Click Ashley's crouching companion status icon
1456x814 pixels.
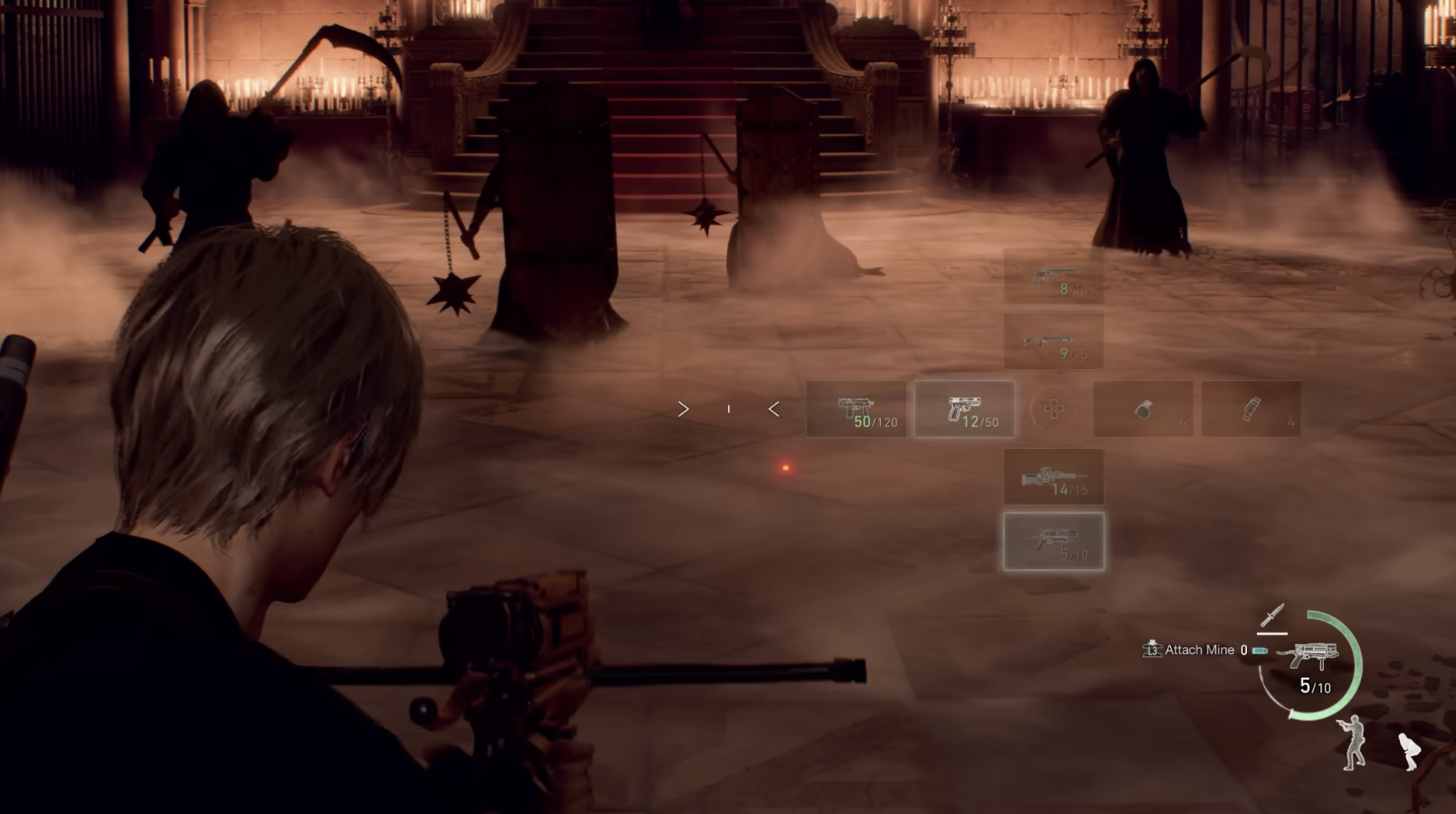coord(1409,751)
